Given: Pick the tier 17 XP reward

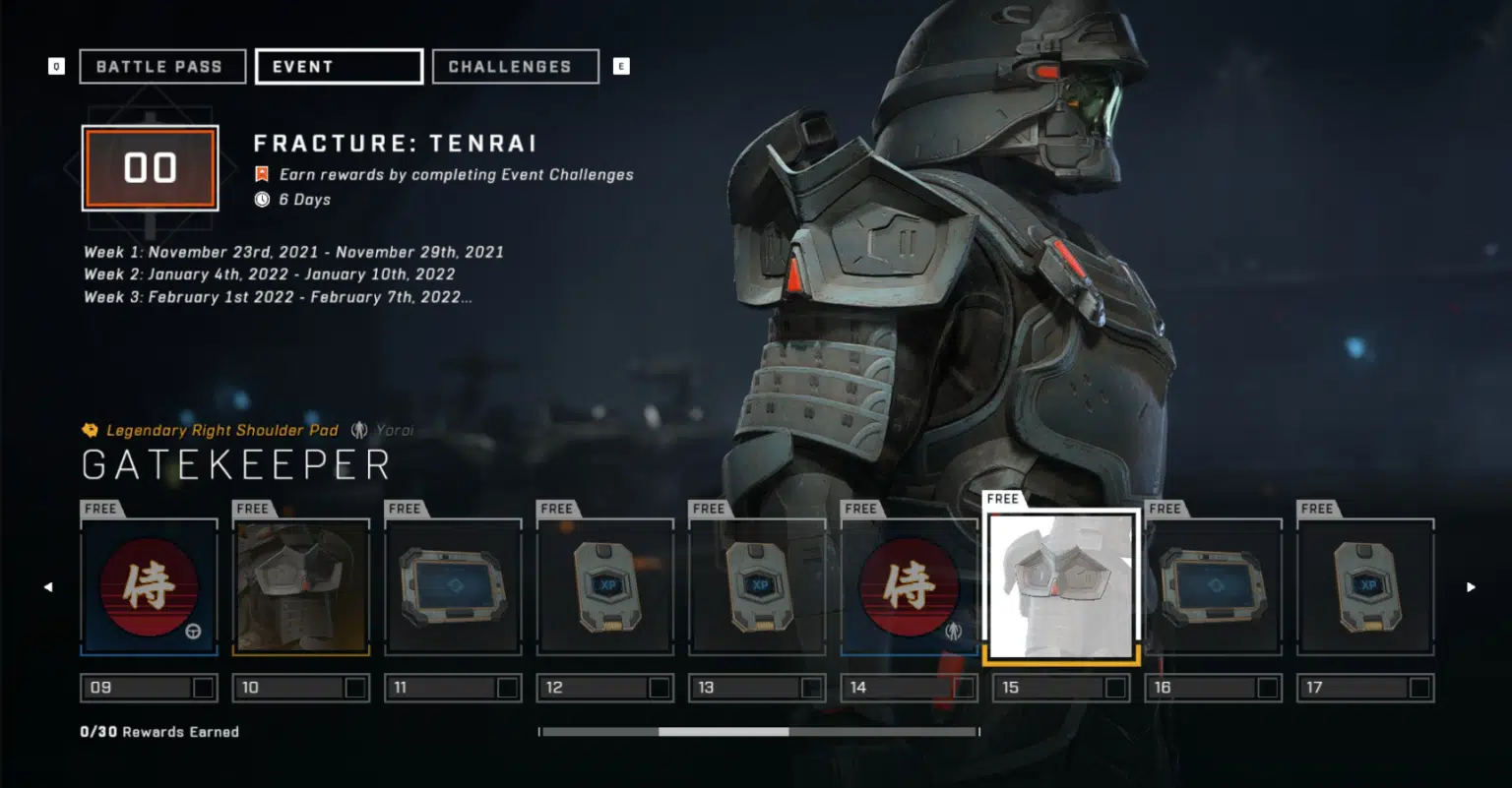Looking at the screenshot, I should pyautogui.click(x=1365, y=587).
